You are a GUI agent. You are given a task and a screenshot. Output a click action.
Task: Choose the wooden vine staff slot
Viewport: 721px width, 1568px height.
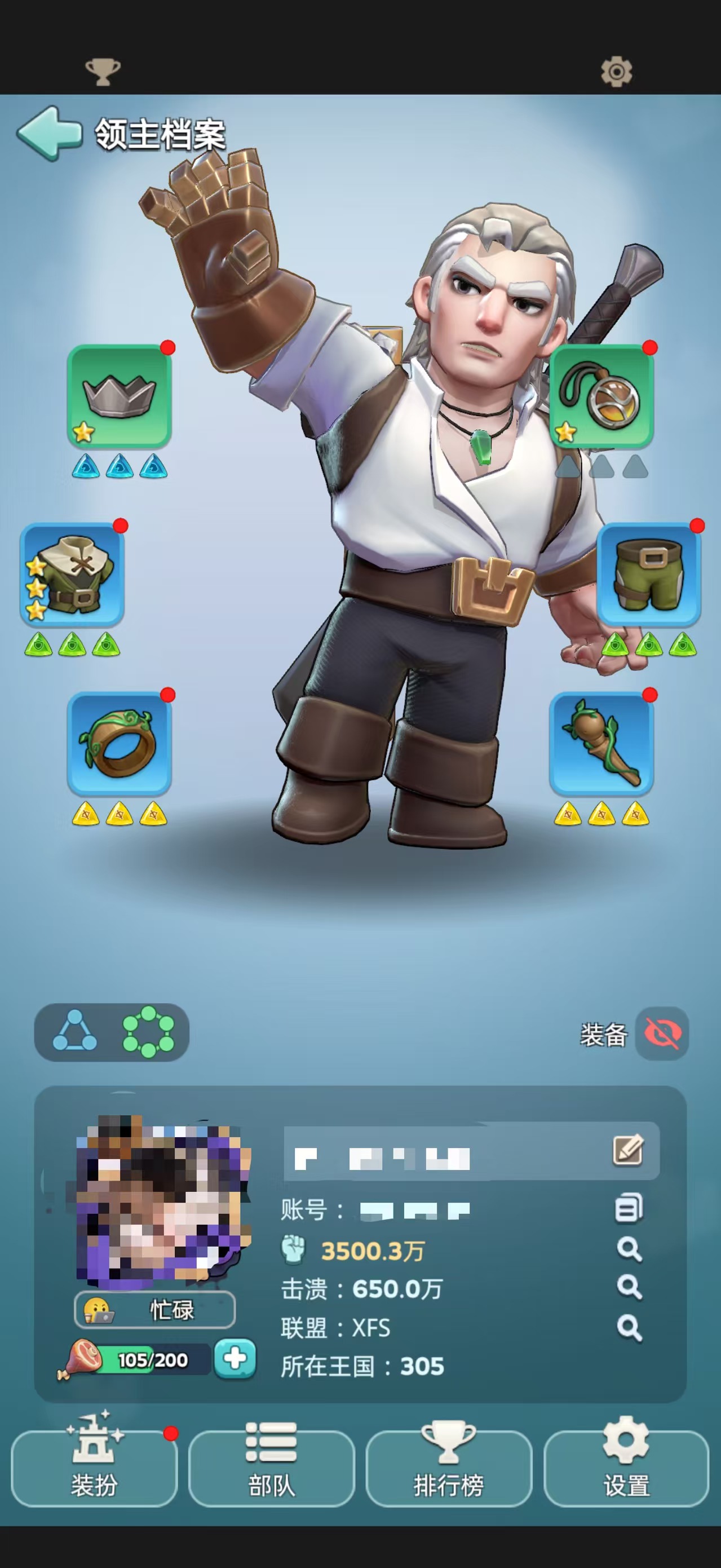point(601,743)
